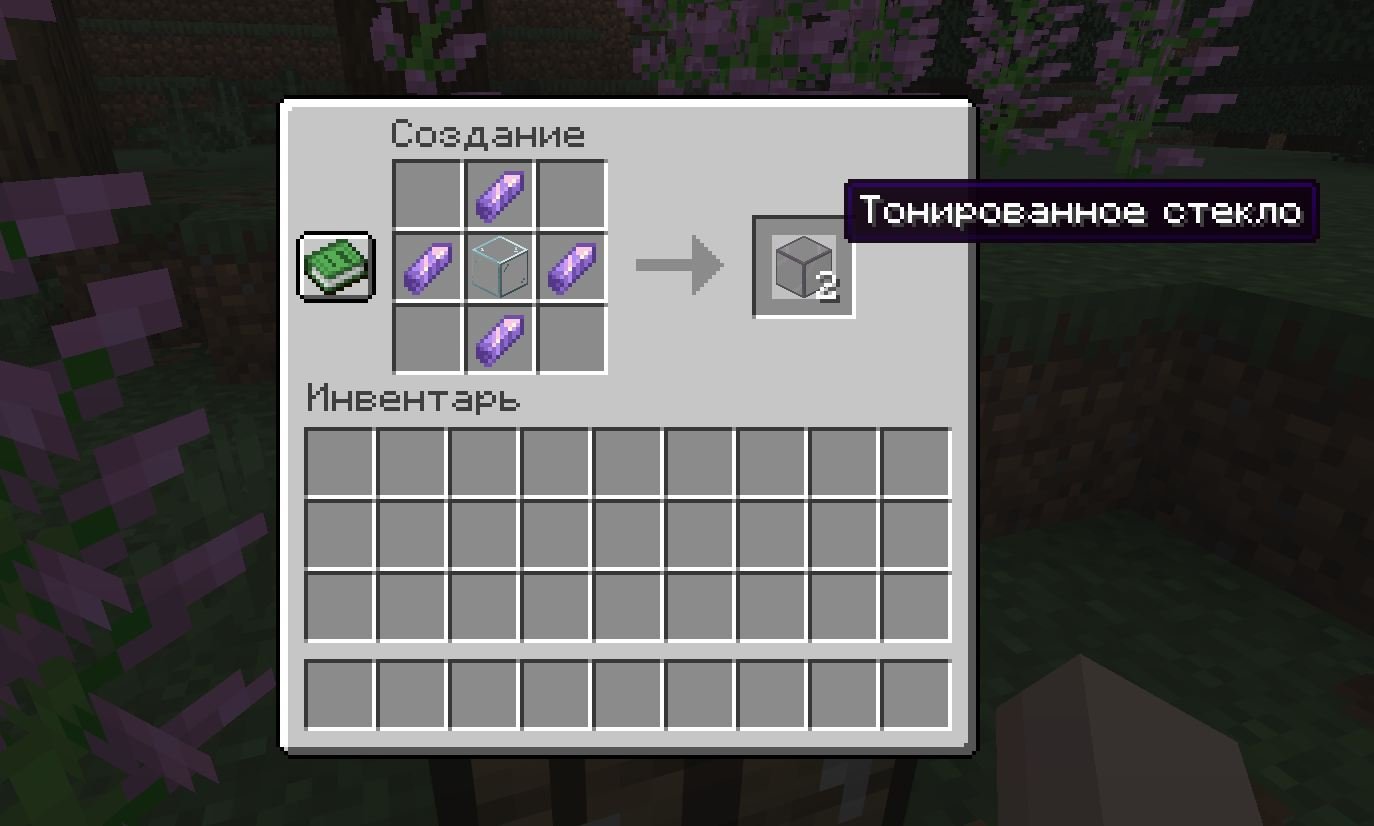Click the glass block in the center crafting slot

(x=499, y=267)
